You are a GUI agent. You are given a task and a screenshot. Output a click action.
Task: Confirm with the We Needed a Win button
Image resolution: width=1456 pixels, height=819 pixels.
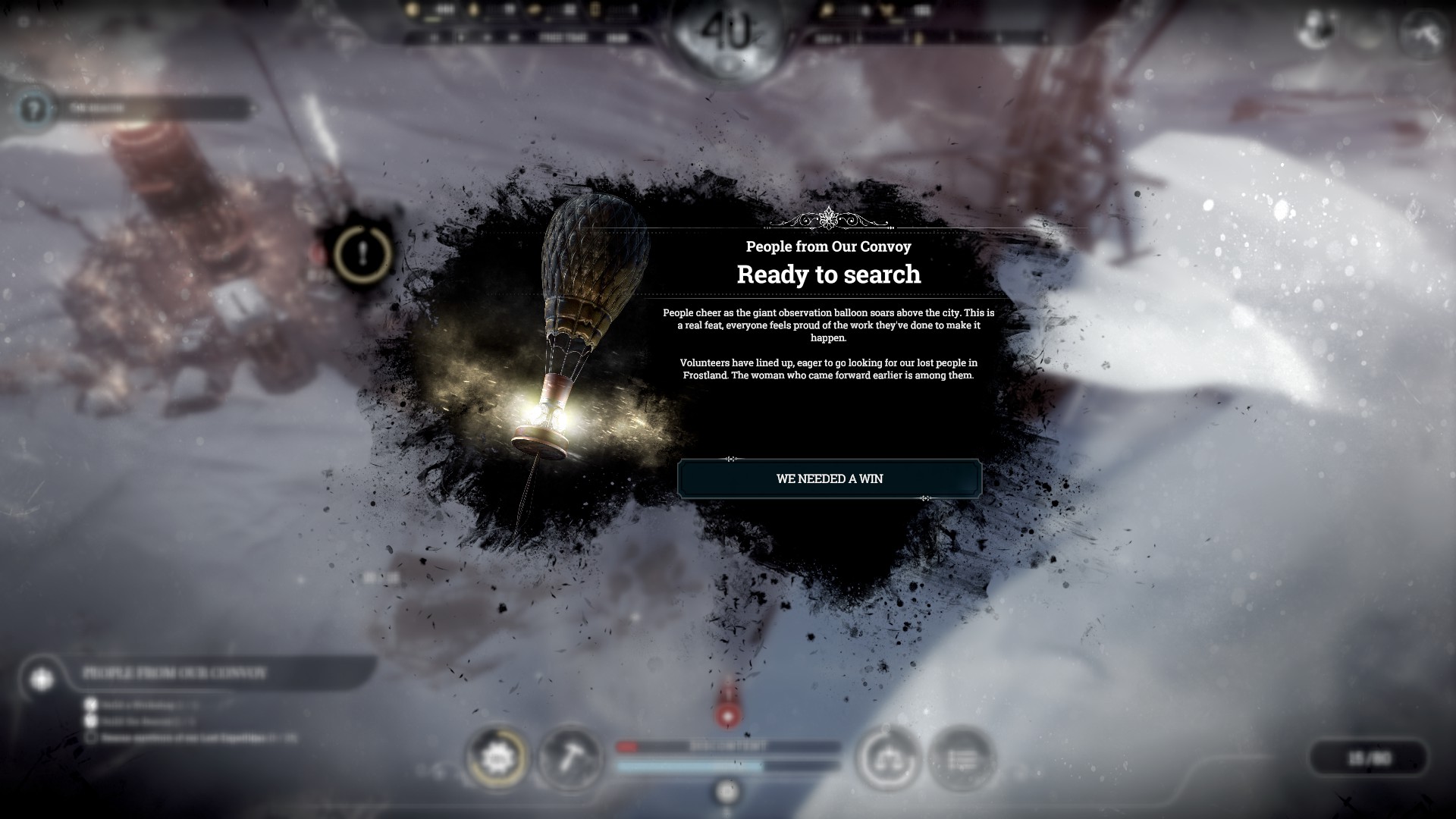(829, 479)
